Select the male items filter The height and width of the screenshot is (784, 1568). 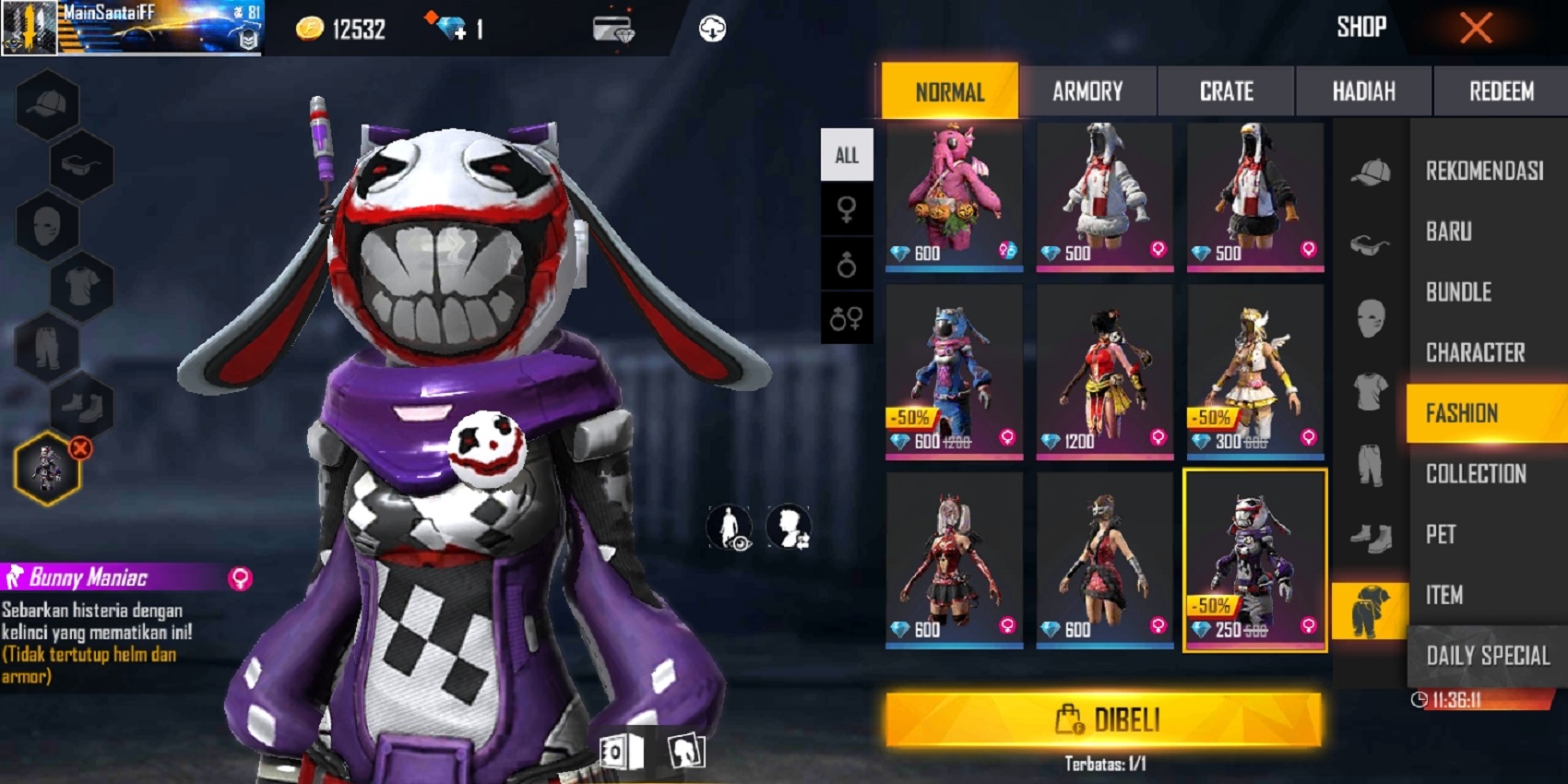pyautogui.click(x=848, y=263)
